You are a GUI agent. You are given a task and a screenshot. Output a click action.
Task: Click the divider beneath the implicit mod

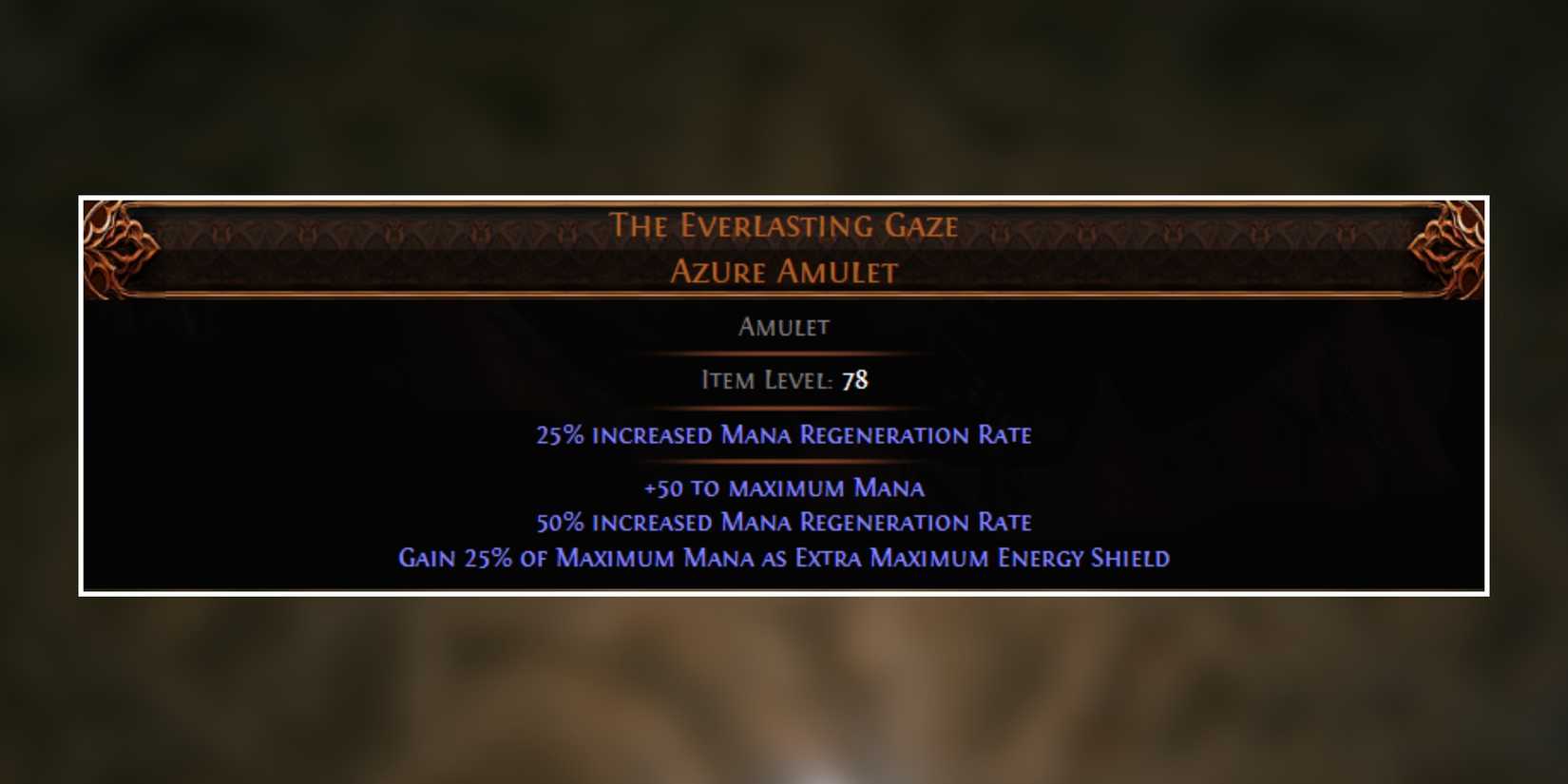tap(785, 460)
